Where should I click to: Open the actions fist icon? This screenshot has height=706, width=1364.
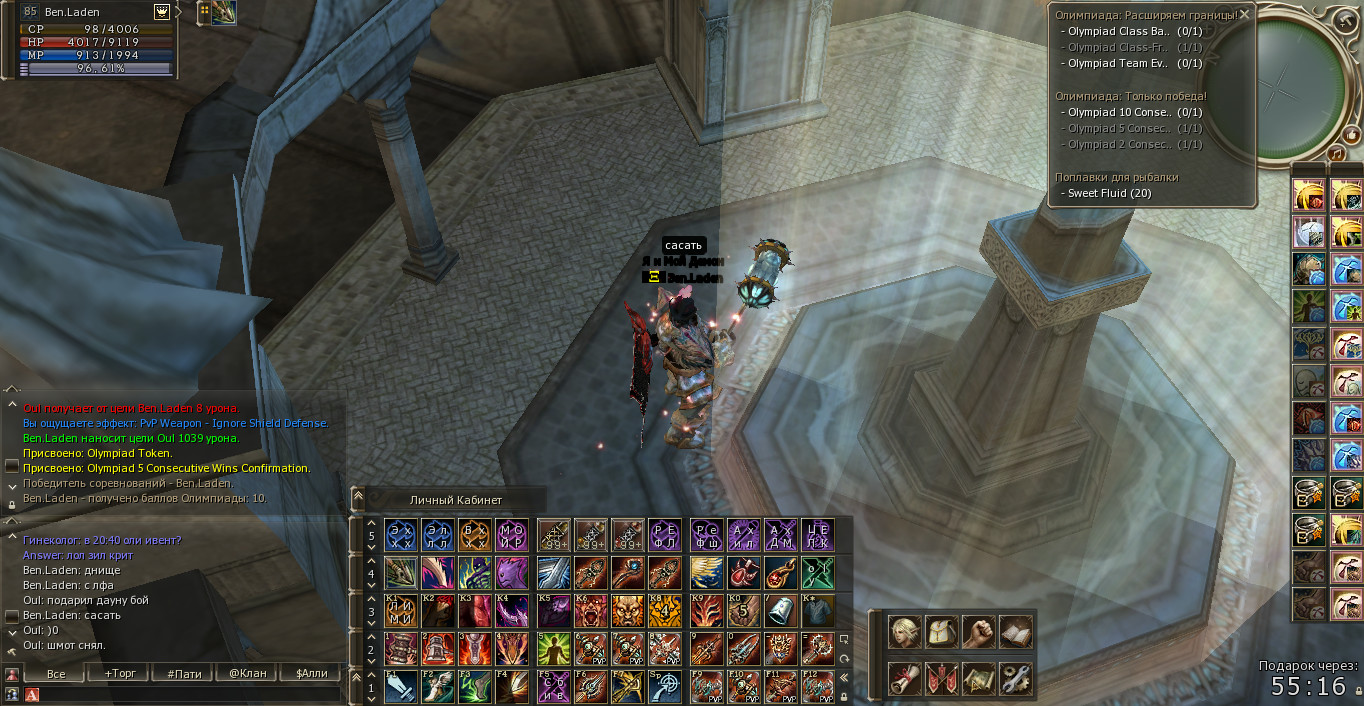[x=978, y=631]
